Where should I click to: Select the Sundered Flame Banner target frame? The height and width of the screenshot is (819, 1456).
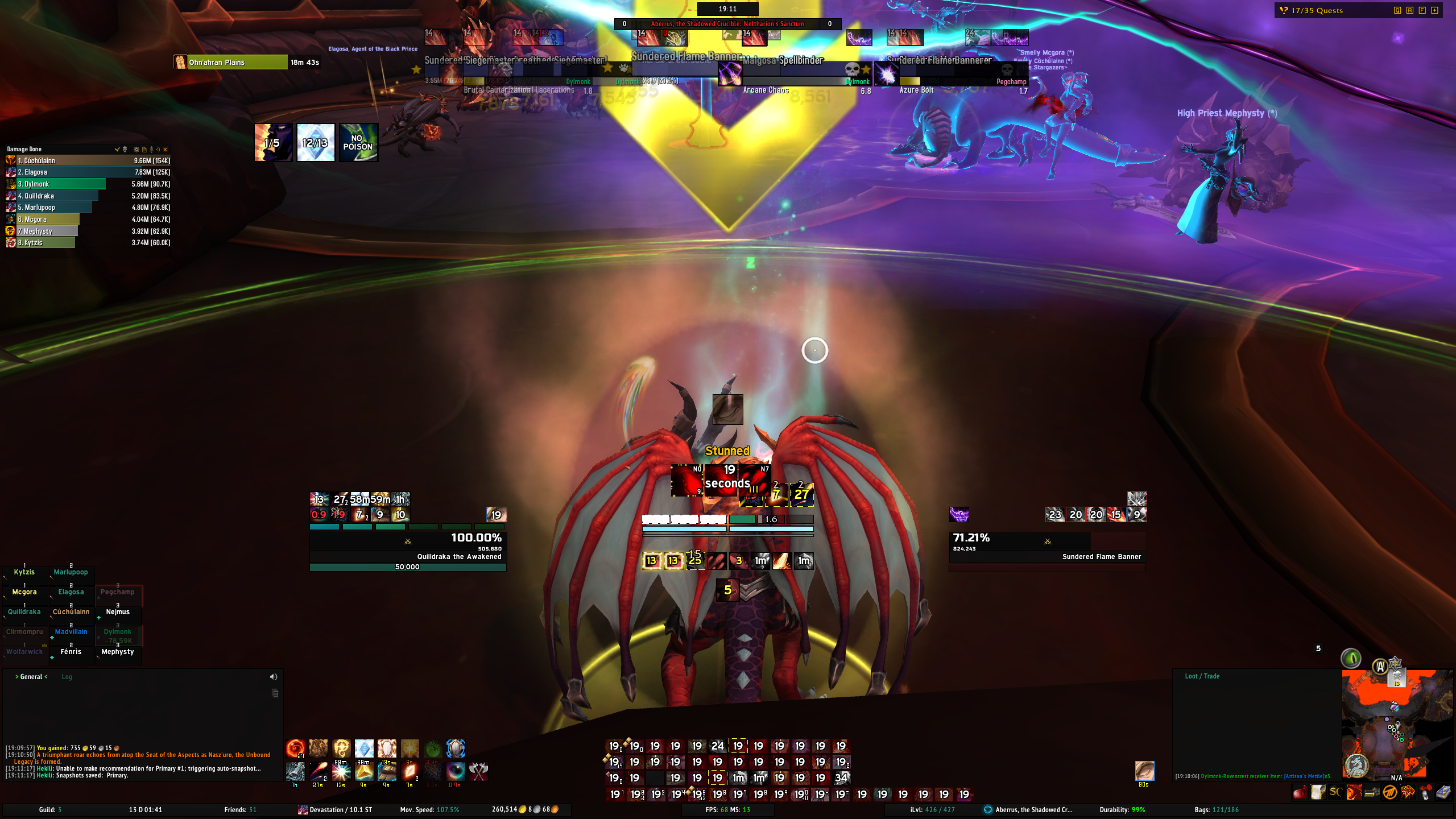[1047, 547]
